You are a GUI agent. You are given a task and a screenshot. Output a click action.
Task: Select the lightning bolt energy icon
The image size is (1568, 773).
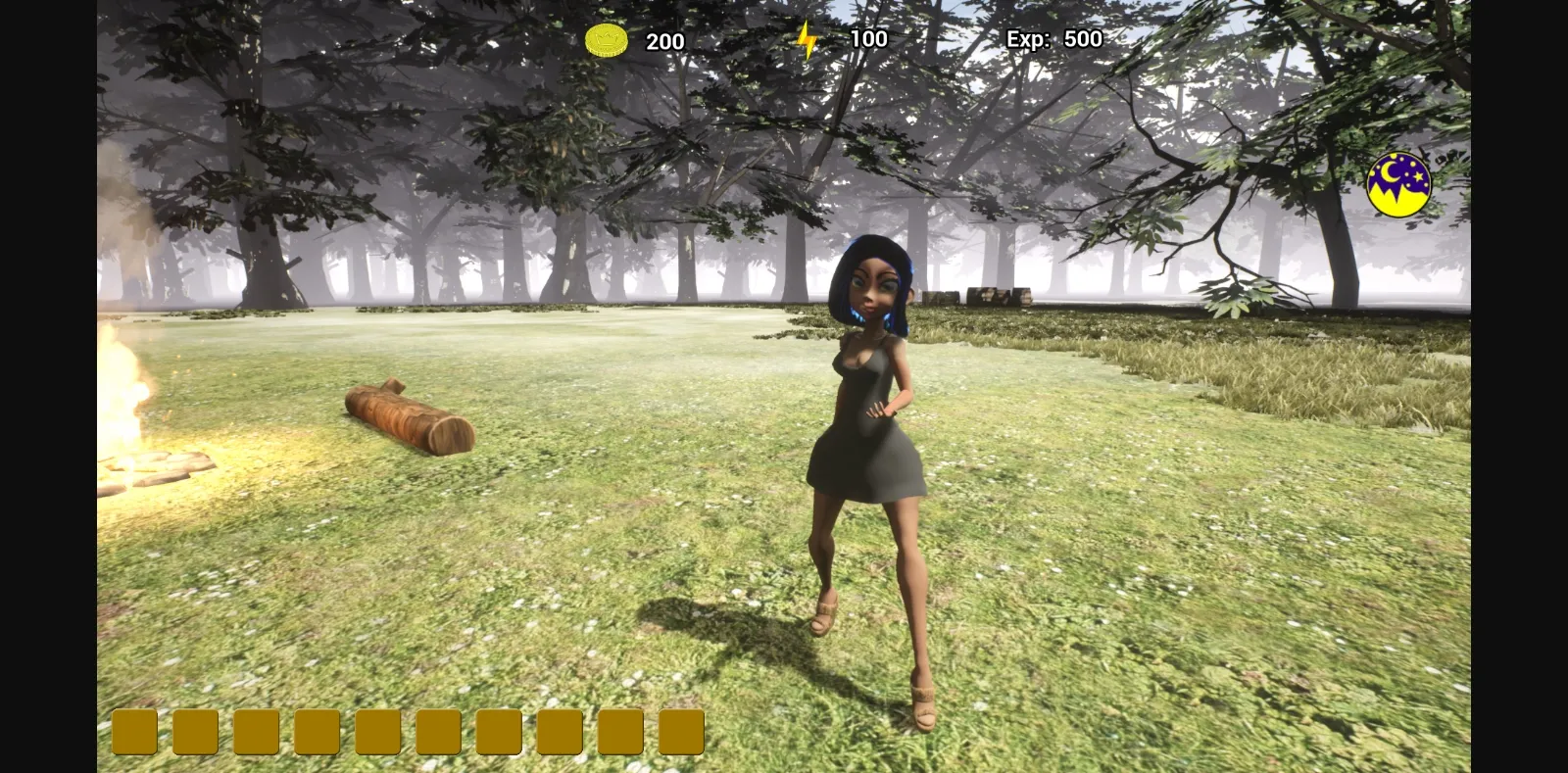(x=808, y=38)
